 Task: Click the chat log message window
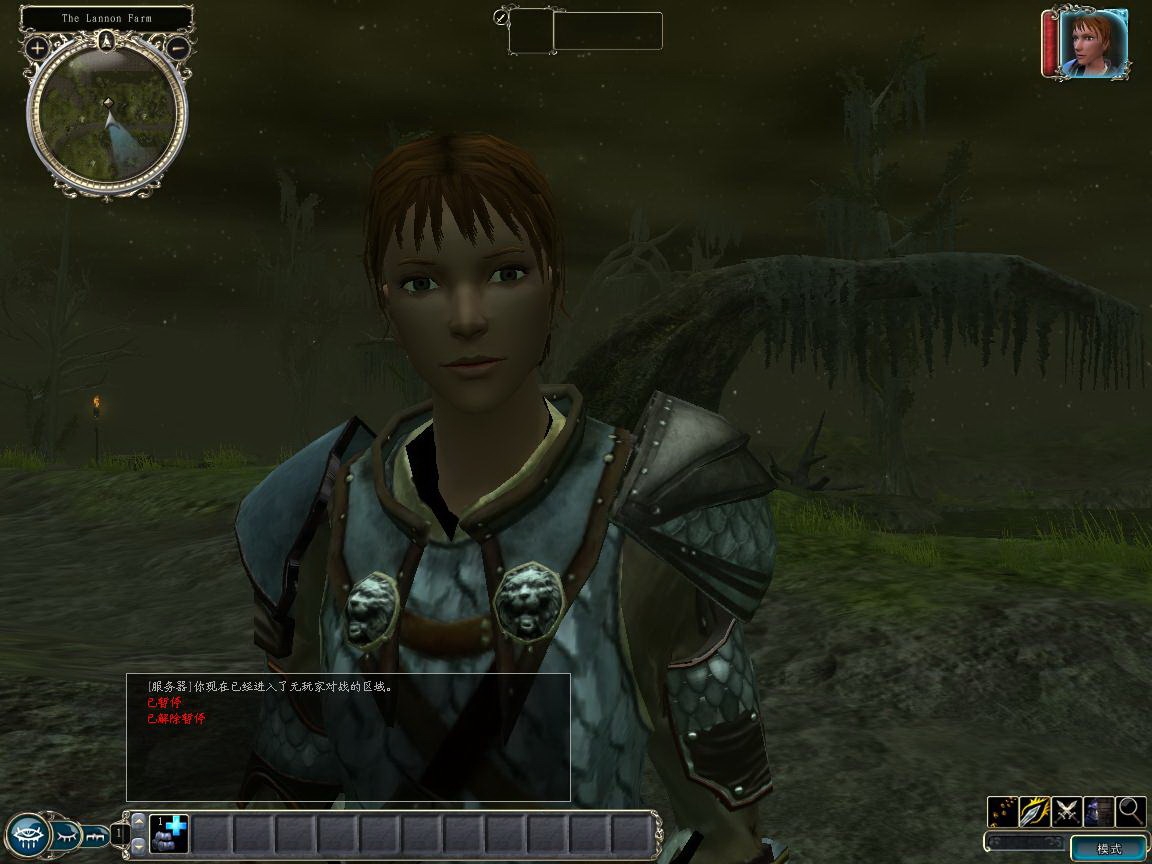click(x=348, y=737)
